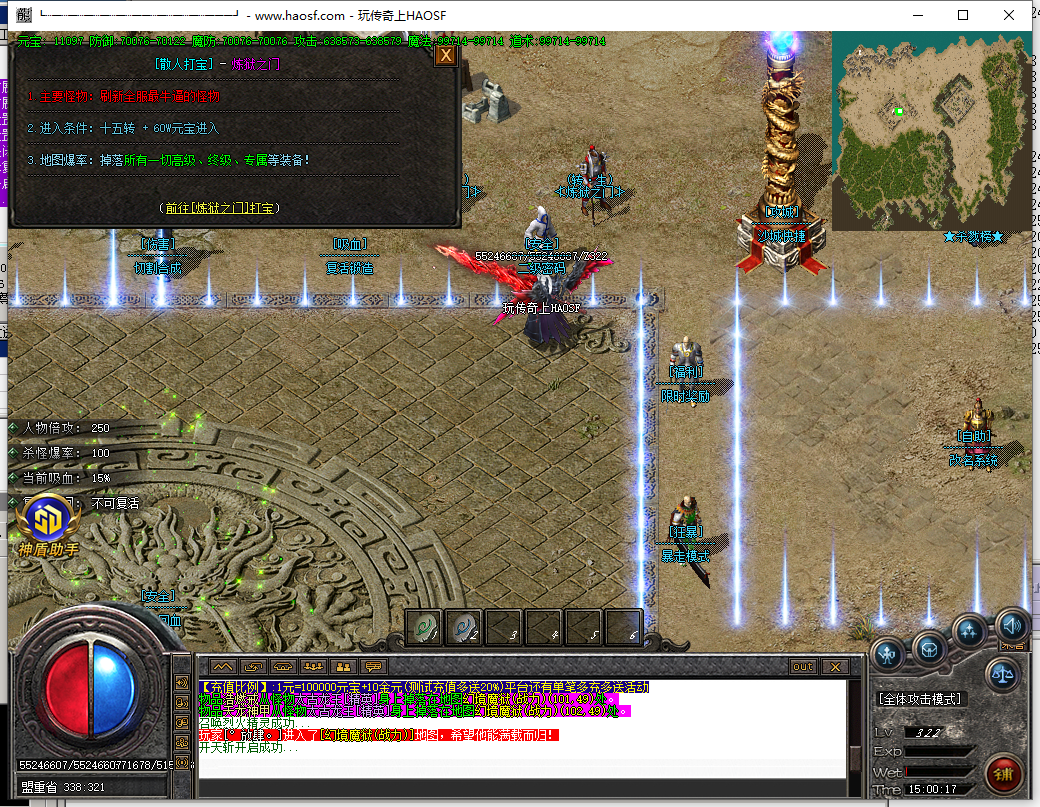Follow the 前往[炼狱之门]打宝 link
This screenshot has height=807, width=1040.
220,207
